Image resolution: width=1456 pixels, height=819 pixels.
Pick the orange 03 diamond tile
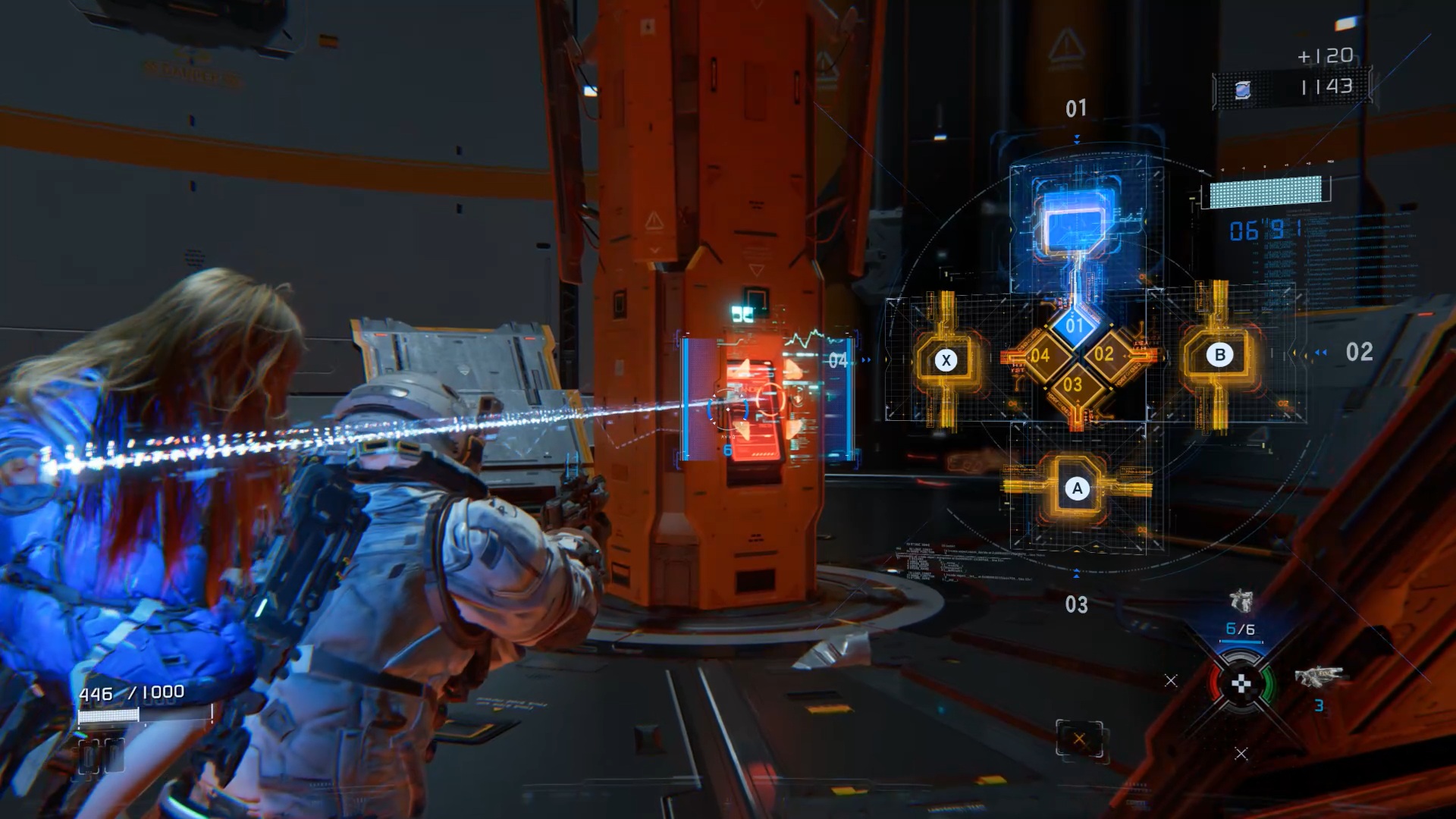coord(1073,384)
